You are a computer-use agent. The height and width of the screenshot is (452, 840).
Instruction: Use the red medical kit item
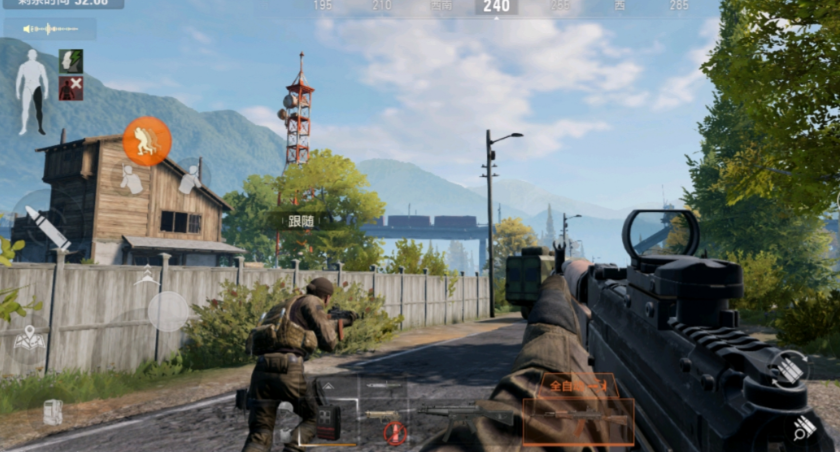[328, 421]
